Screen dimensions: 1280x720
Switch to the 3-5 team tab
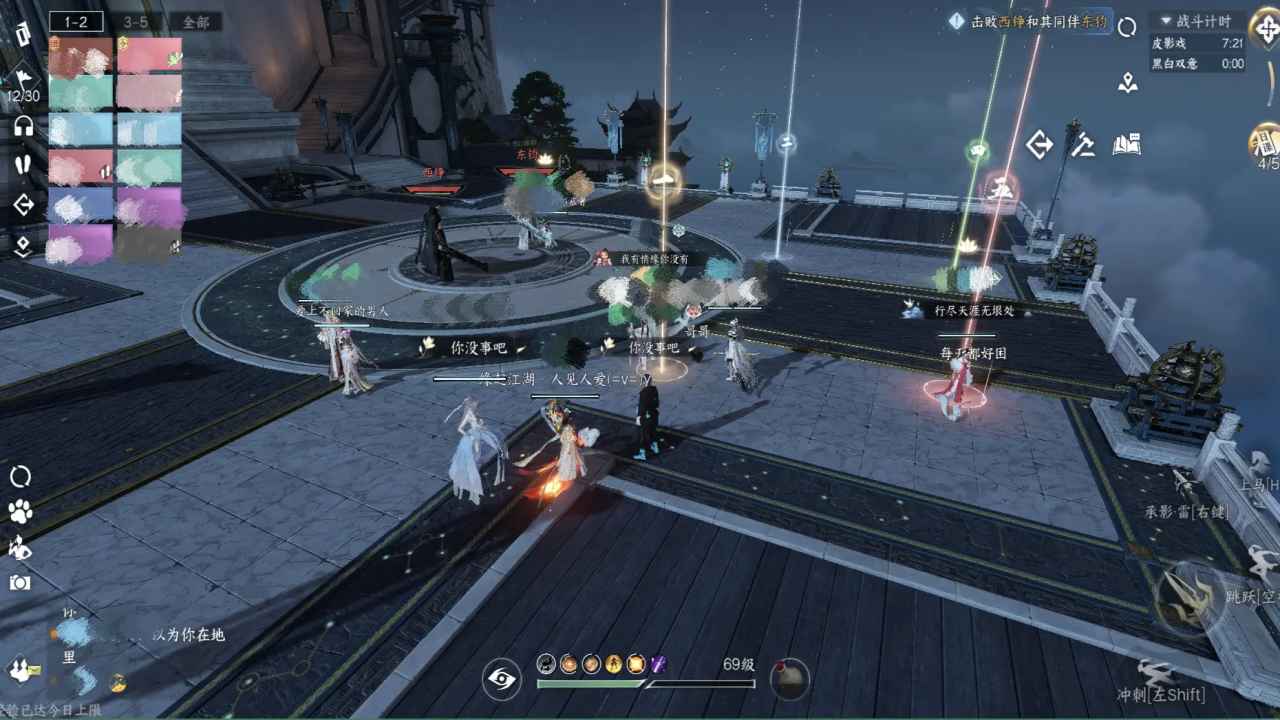pos(135,21)
